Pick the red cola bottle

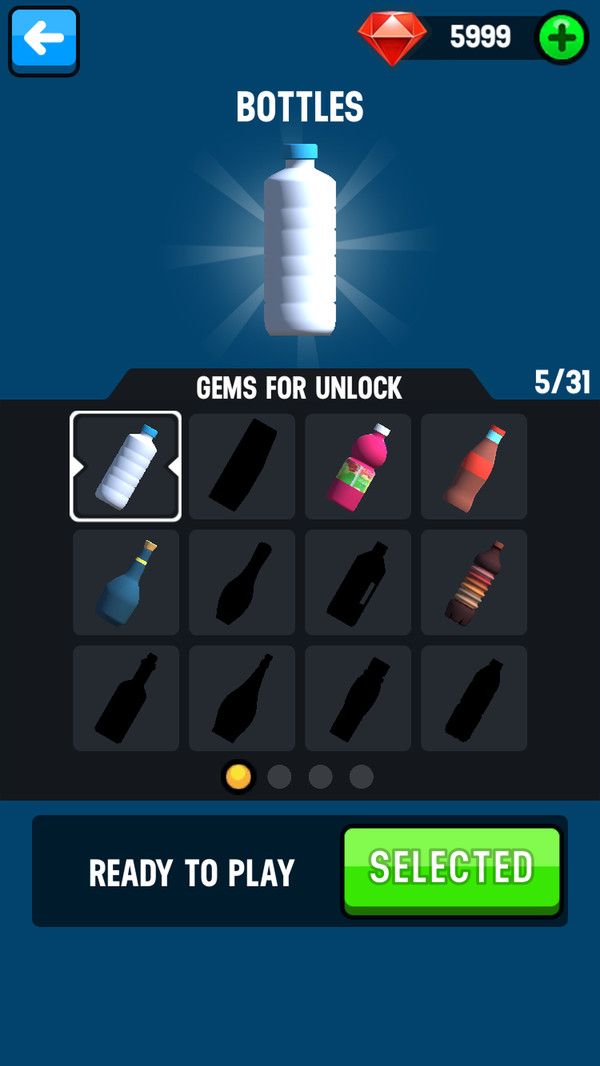click(x=474, y=466)
